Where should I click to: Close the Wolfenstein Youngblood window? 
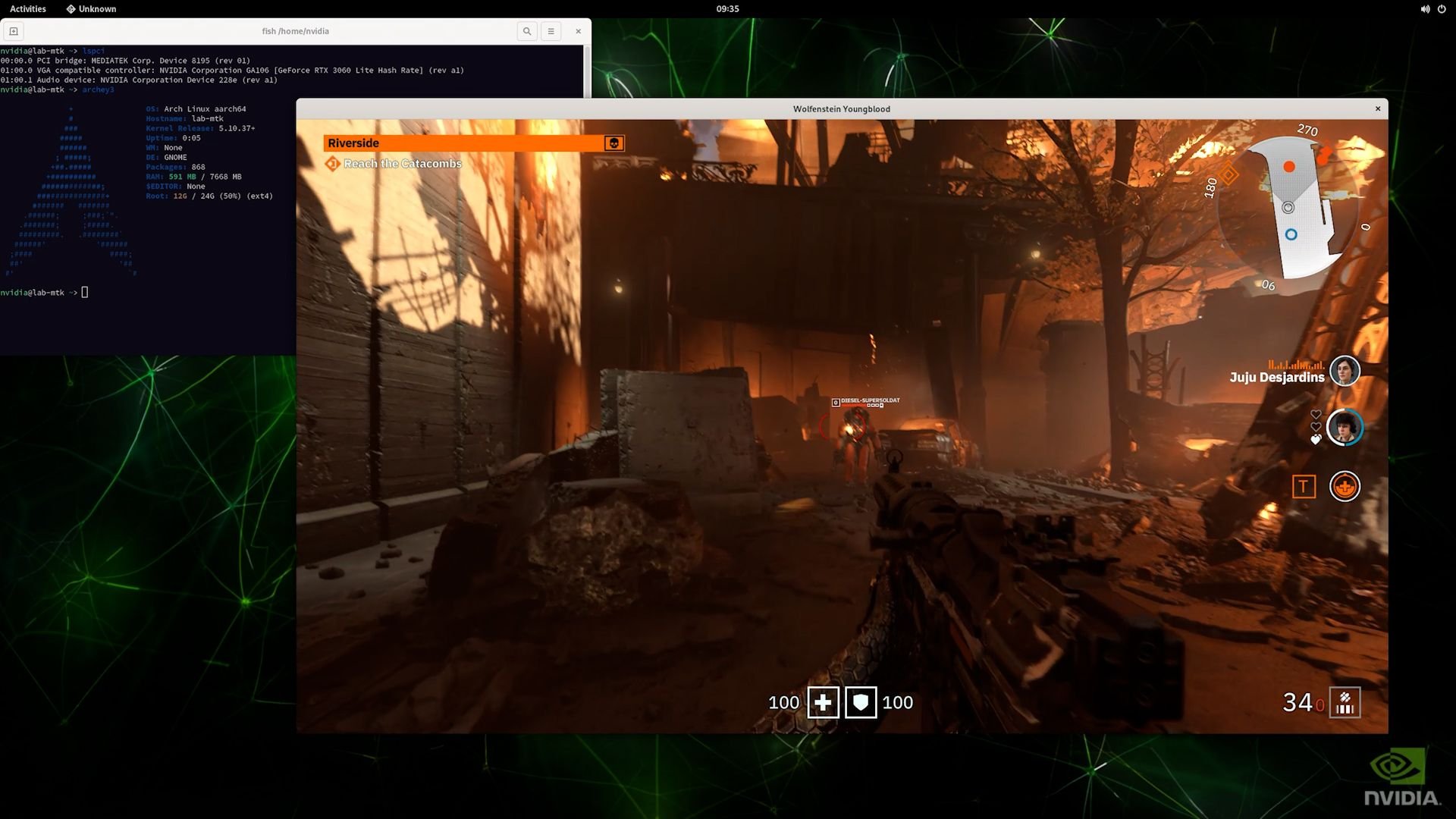point(1378,109)
